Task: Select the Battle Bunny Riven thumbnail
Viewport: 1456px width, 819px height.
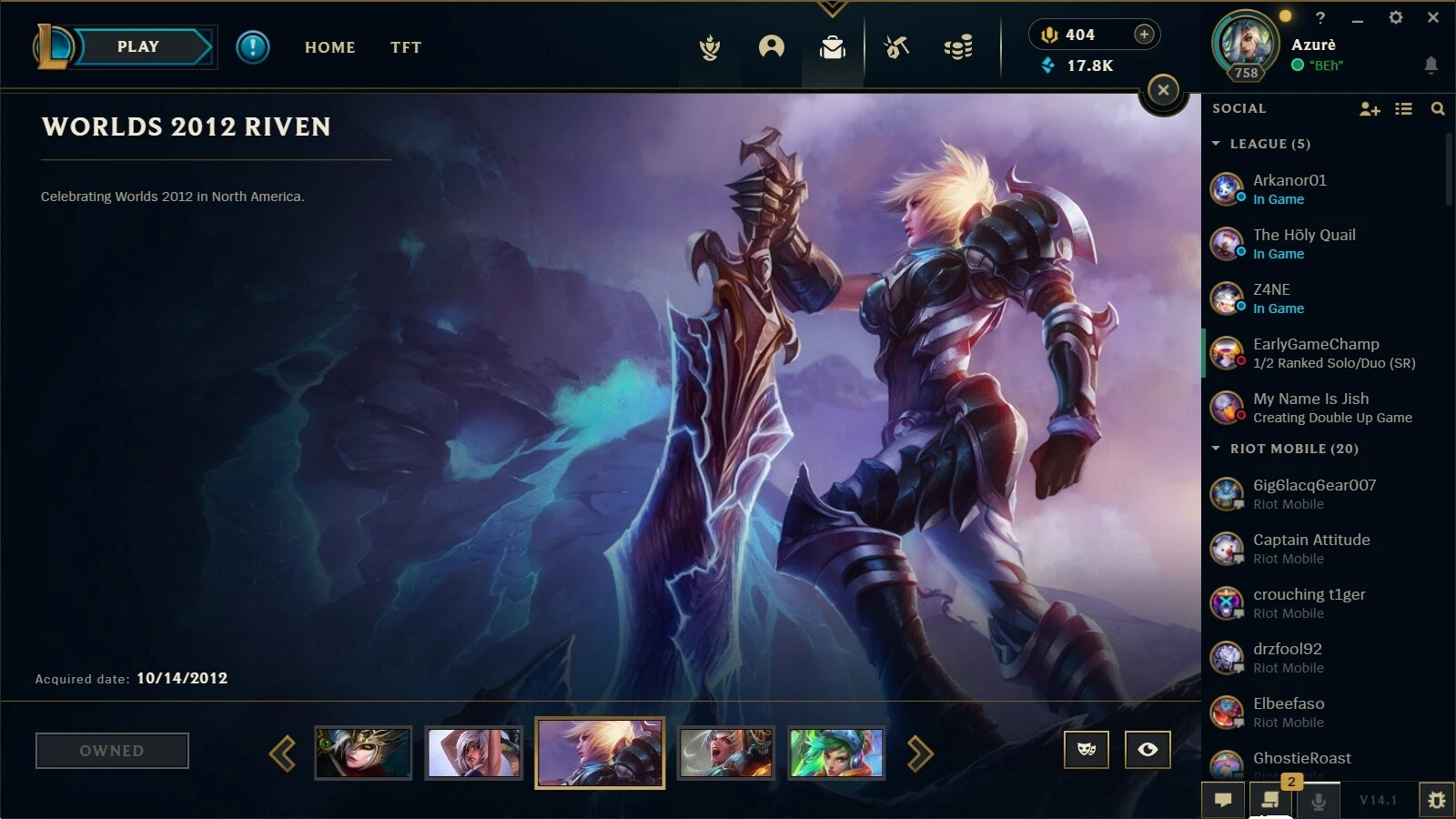Action: coord(473,753)
